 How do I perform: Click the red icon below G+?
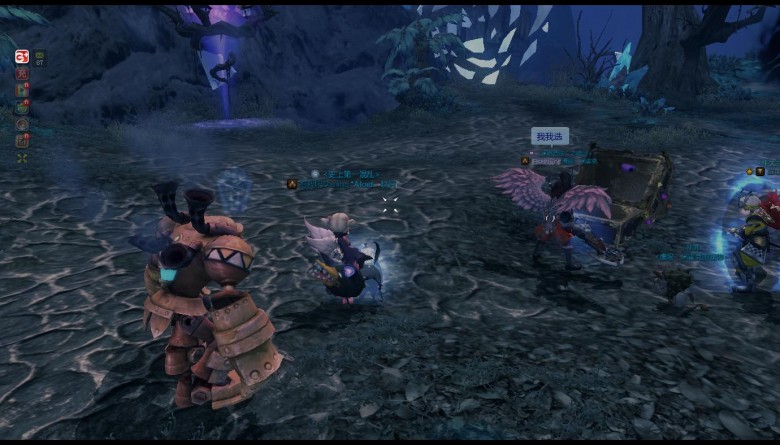click(22, 73)
